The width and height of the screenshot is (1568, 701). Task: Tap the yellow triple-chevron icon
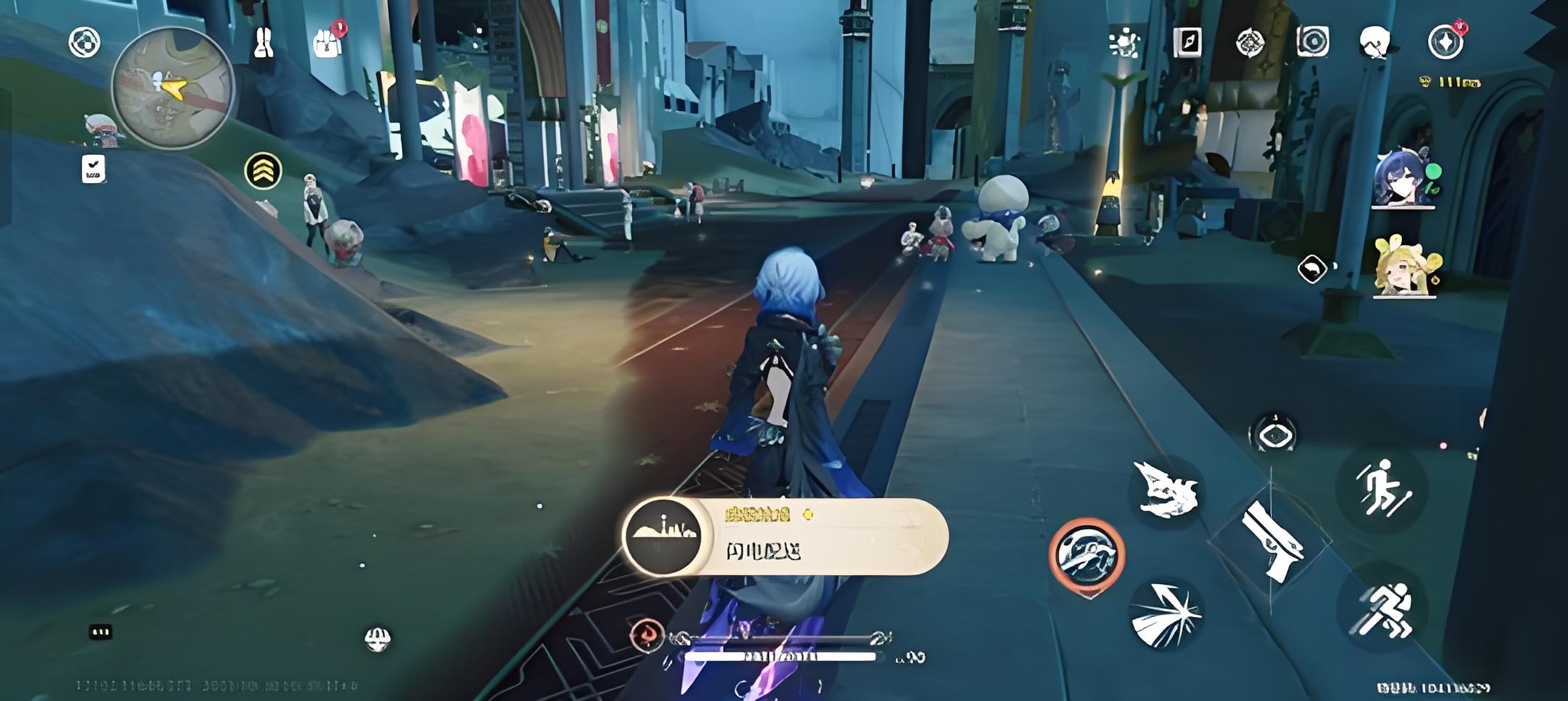click(x=264, y=170)
